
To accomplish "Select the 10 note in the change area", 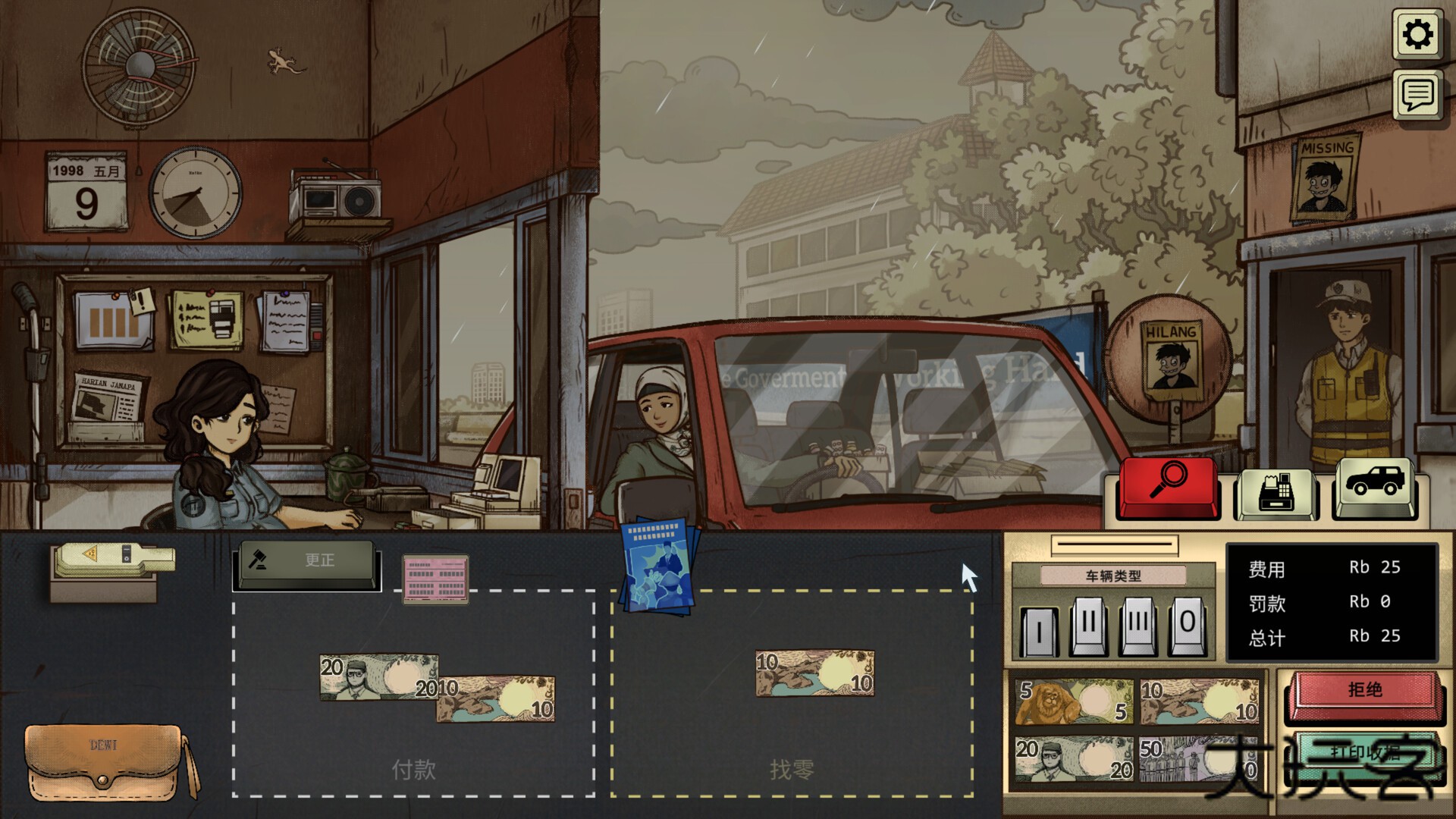I will [814, 673].
